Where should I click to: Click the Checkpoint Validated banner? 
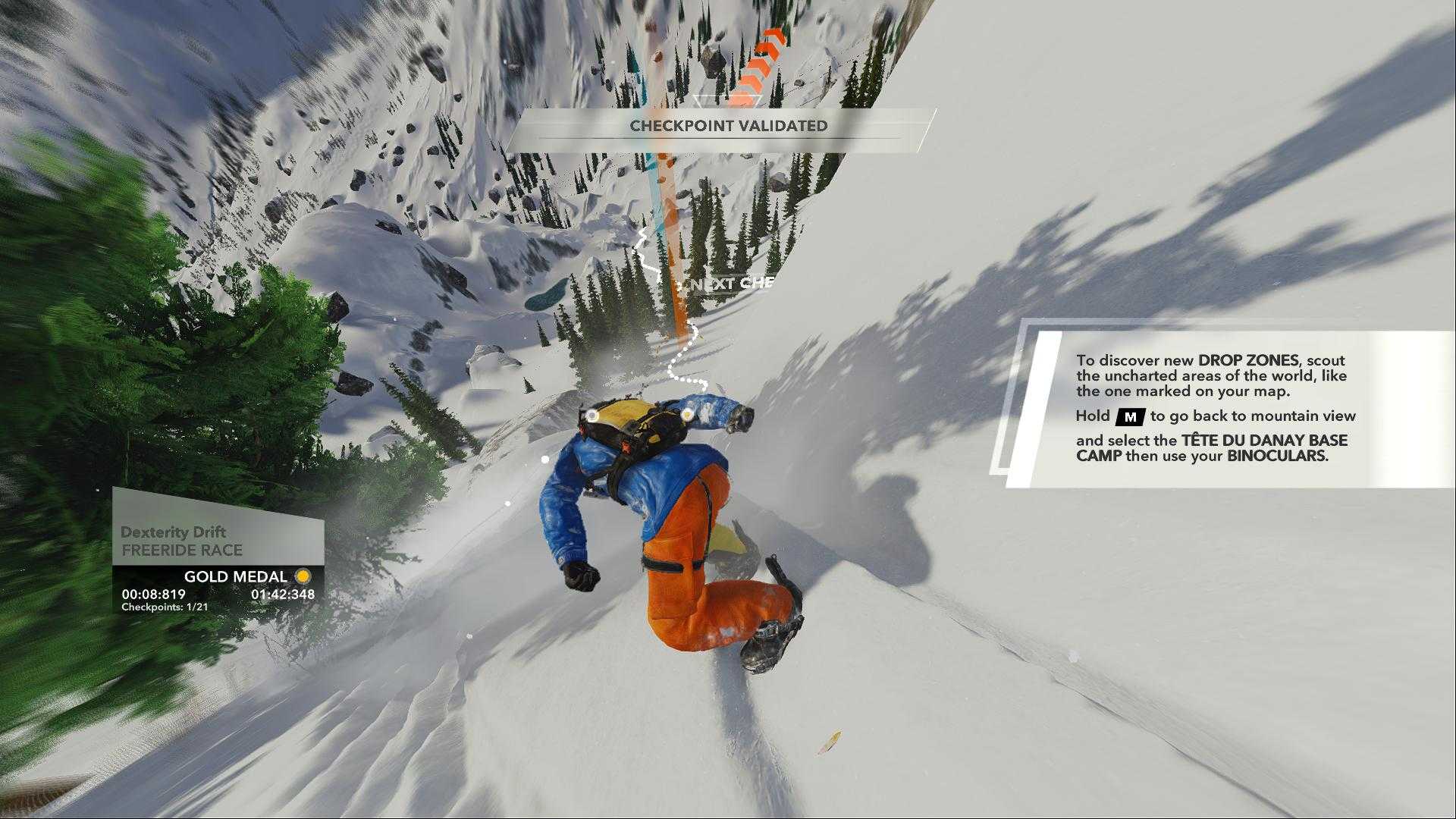pyautogui.click(x=727, y=126)
